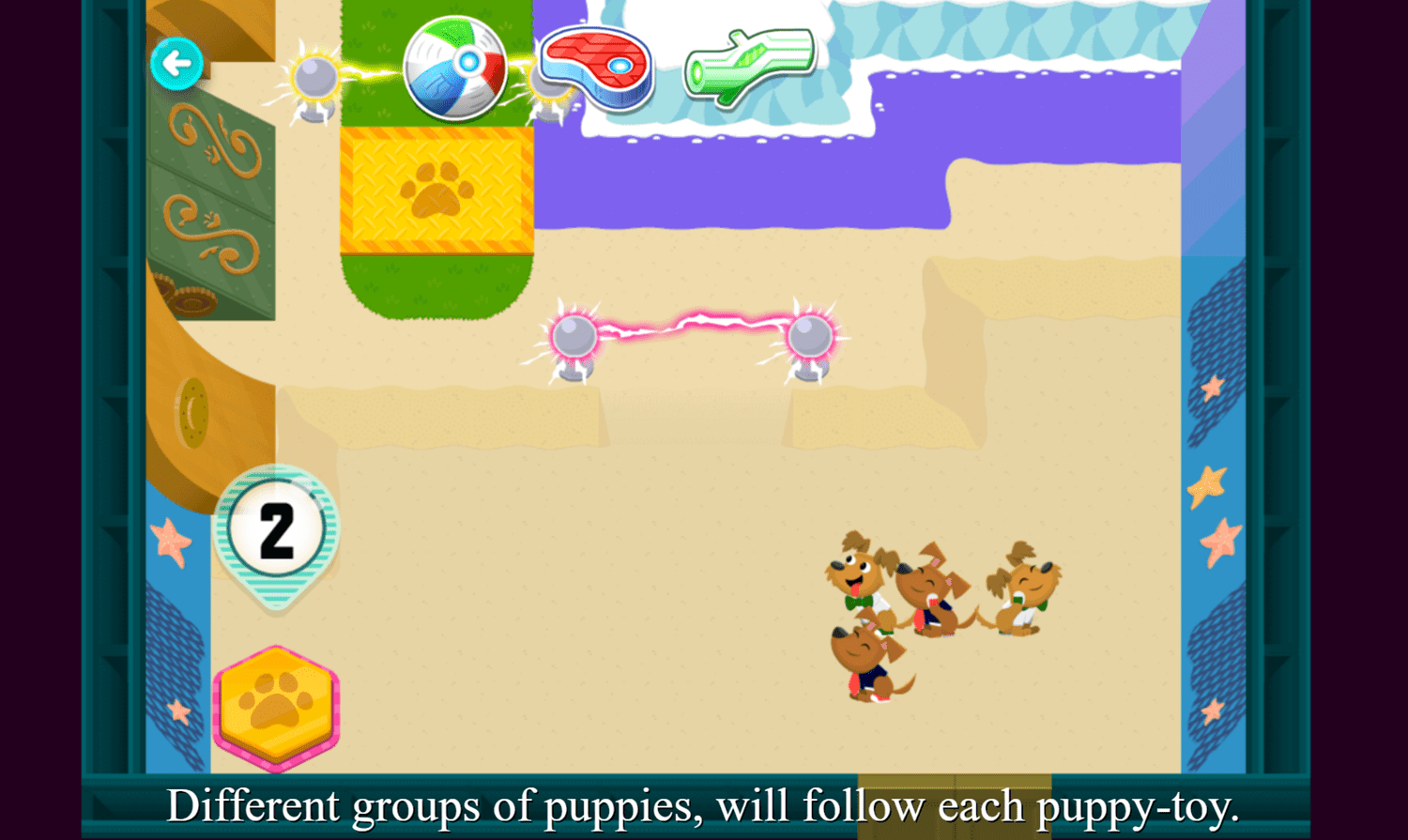Screen dimensions: 1408x840
Task: Tap the orange starfish on the right border
Action: click(x=1206, y=481)
